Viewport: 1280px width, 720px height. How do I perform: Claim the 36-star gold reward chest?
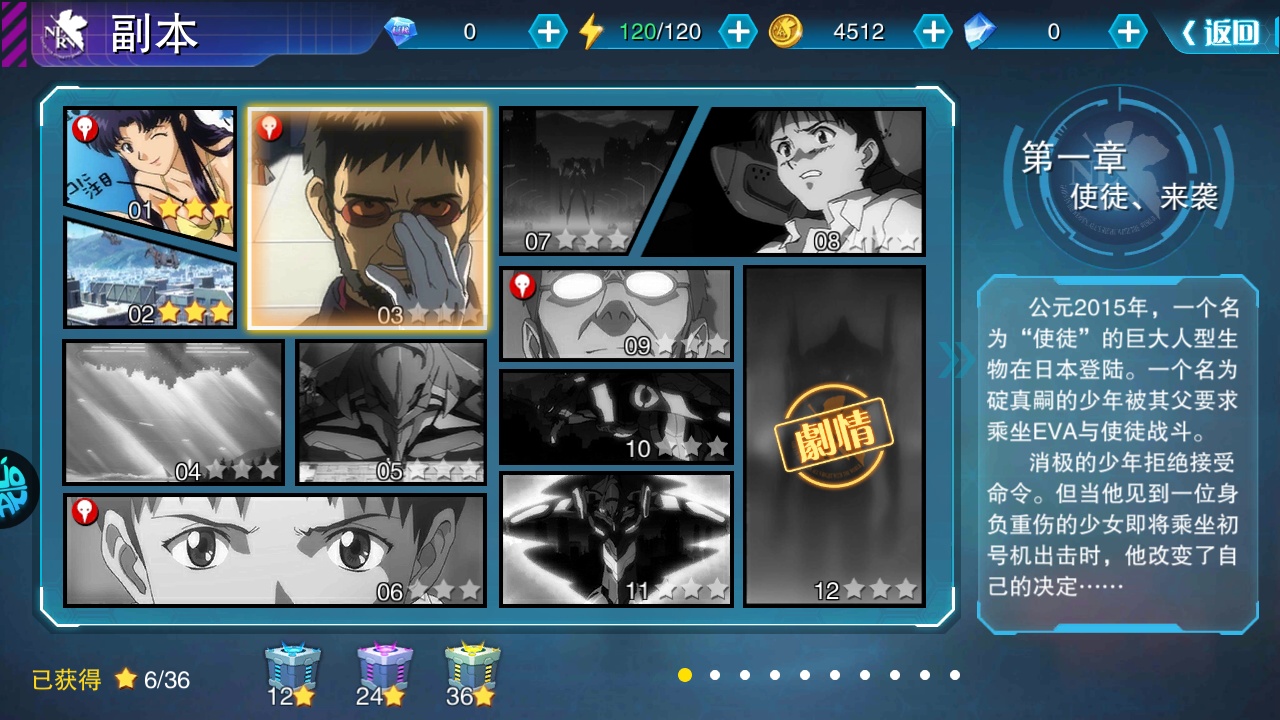click(x=473, y=672)
